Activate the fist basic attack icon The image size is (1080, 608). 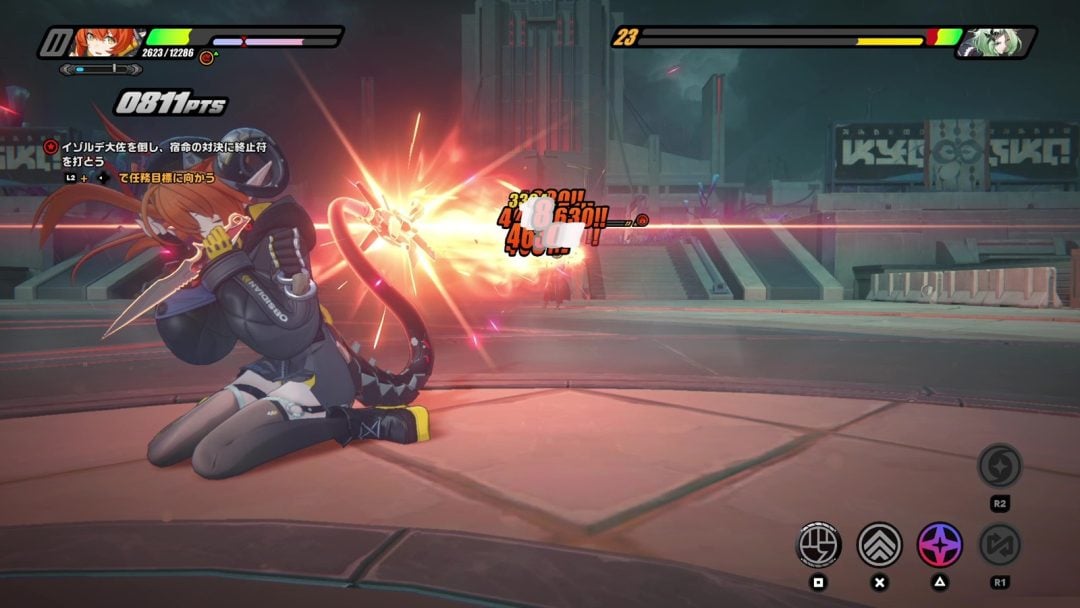pyautogui.click(x=818, y=544)
